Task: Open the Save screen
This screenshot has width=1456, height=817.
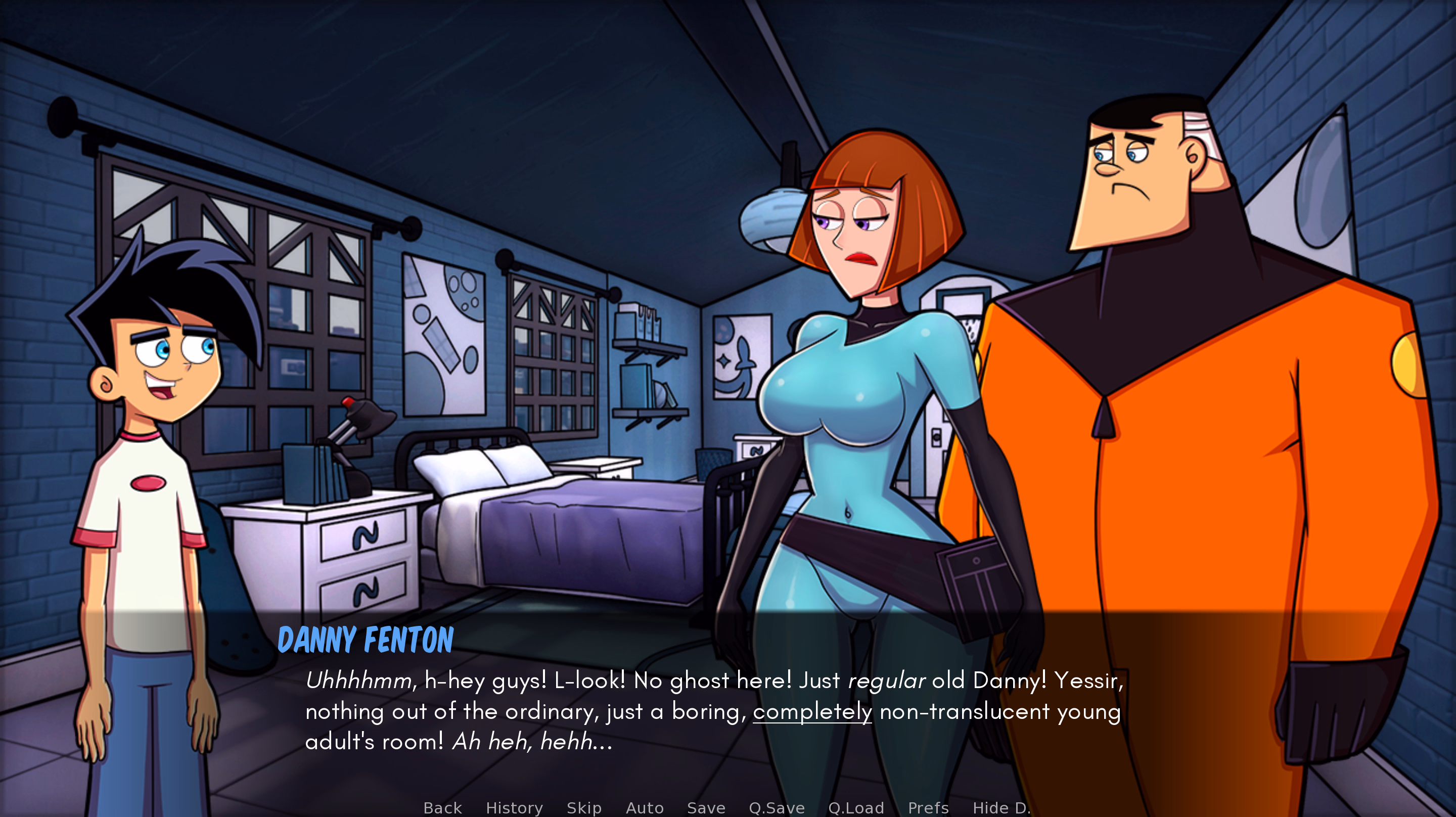Action: pyautogui.click(x=706, y=808)
